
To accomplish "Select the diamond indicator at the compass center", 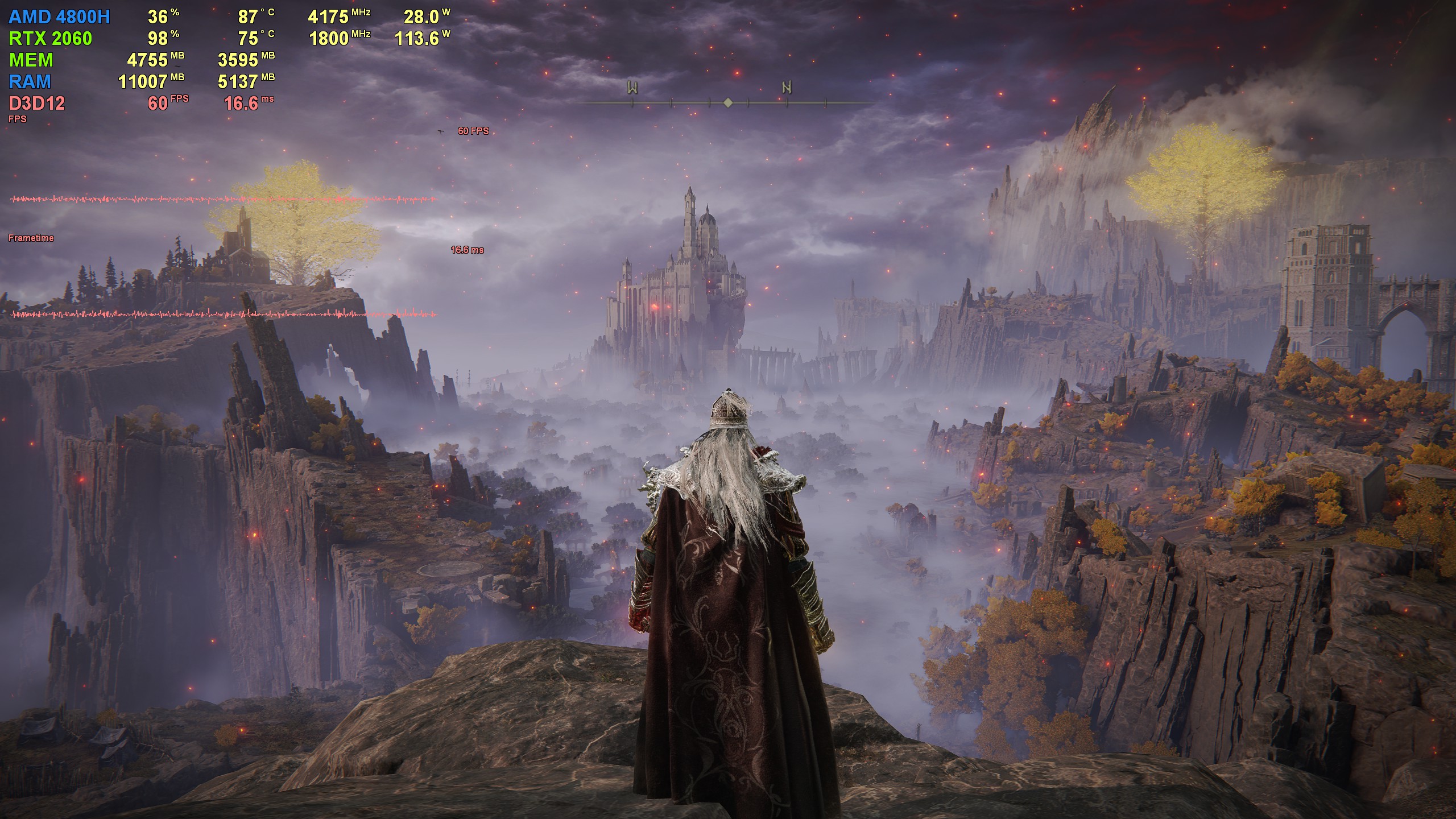I will pyautogui.click(x=728, y=103).
